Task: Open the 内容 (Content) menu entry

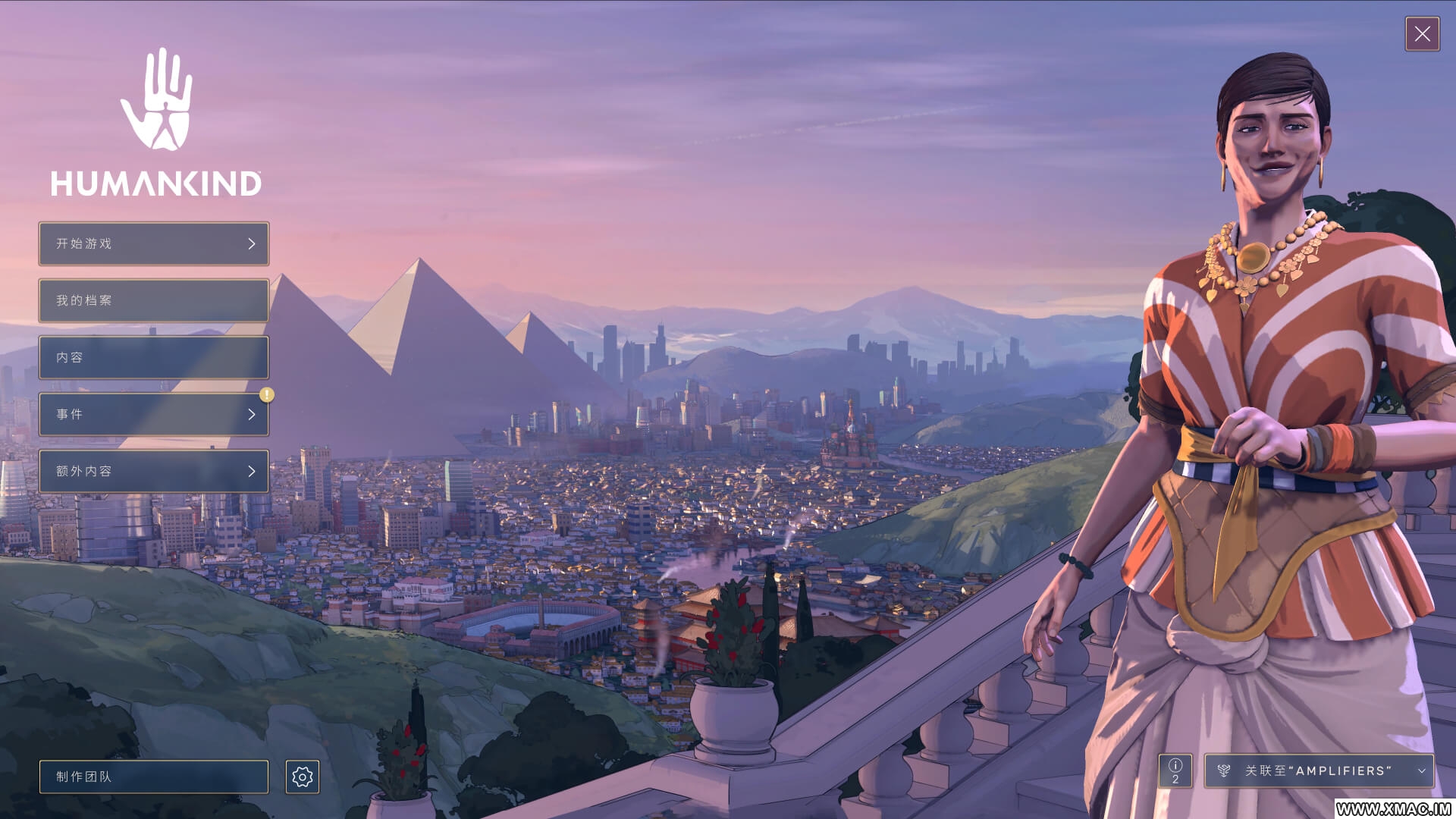Action: tap(154, 357)
